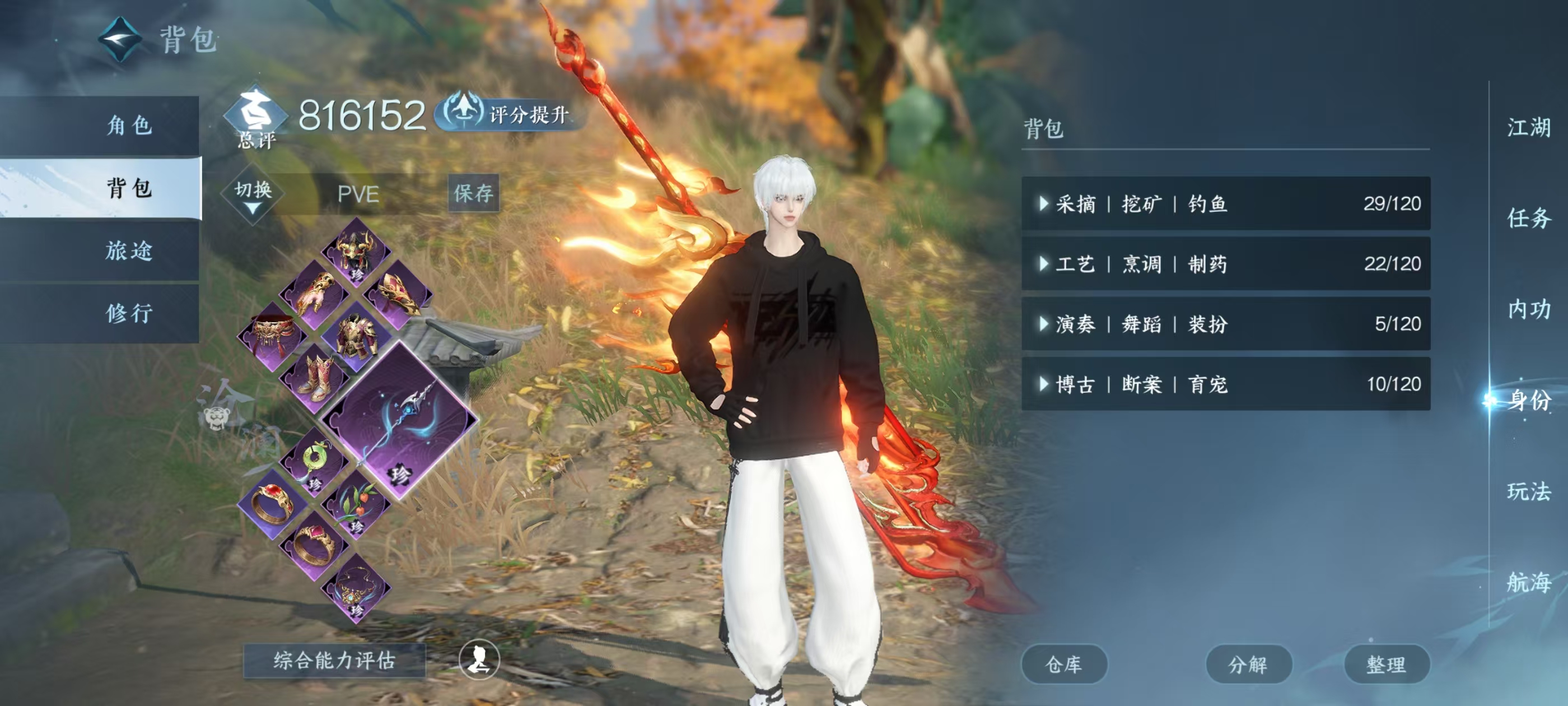The height and width of the screenshot is (706, 1568).
Task: Expand the 工艺 | 烹调 | 制药 bag row
Action: [1225, 264]
